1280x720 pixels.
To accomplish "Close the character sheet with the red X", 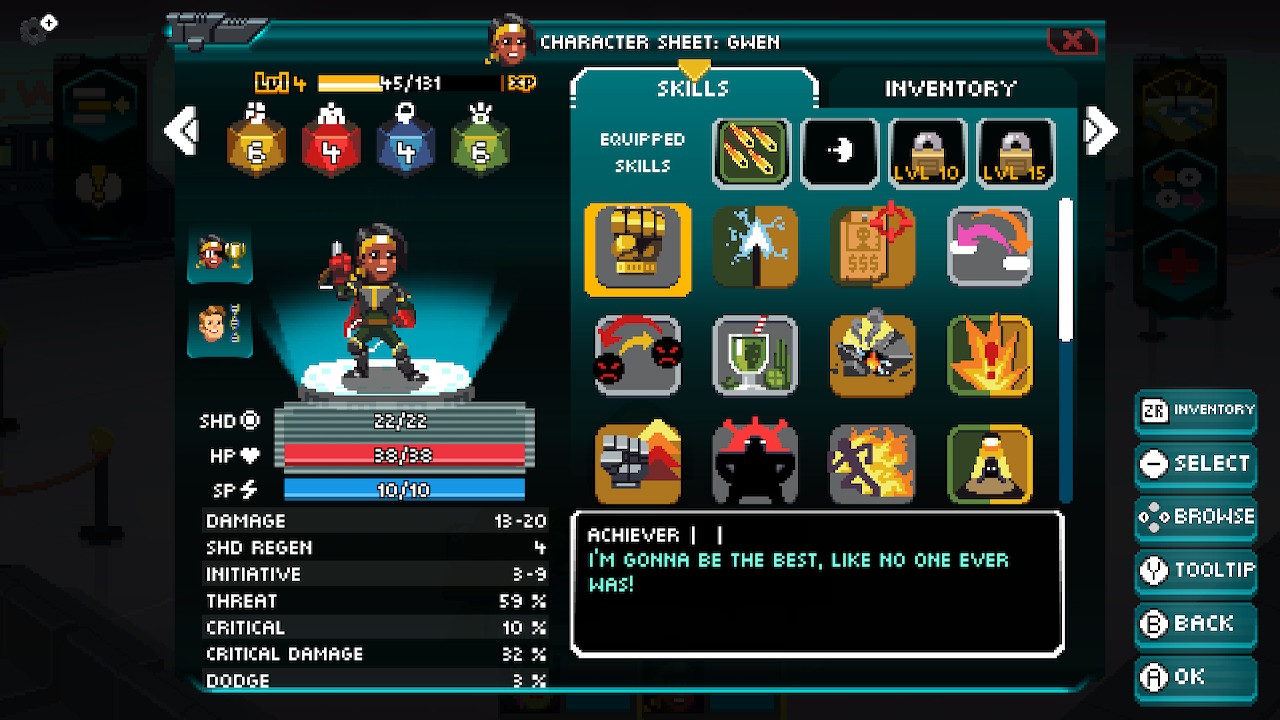I will [1074, 41].
